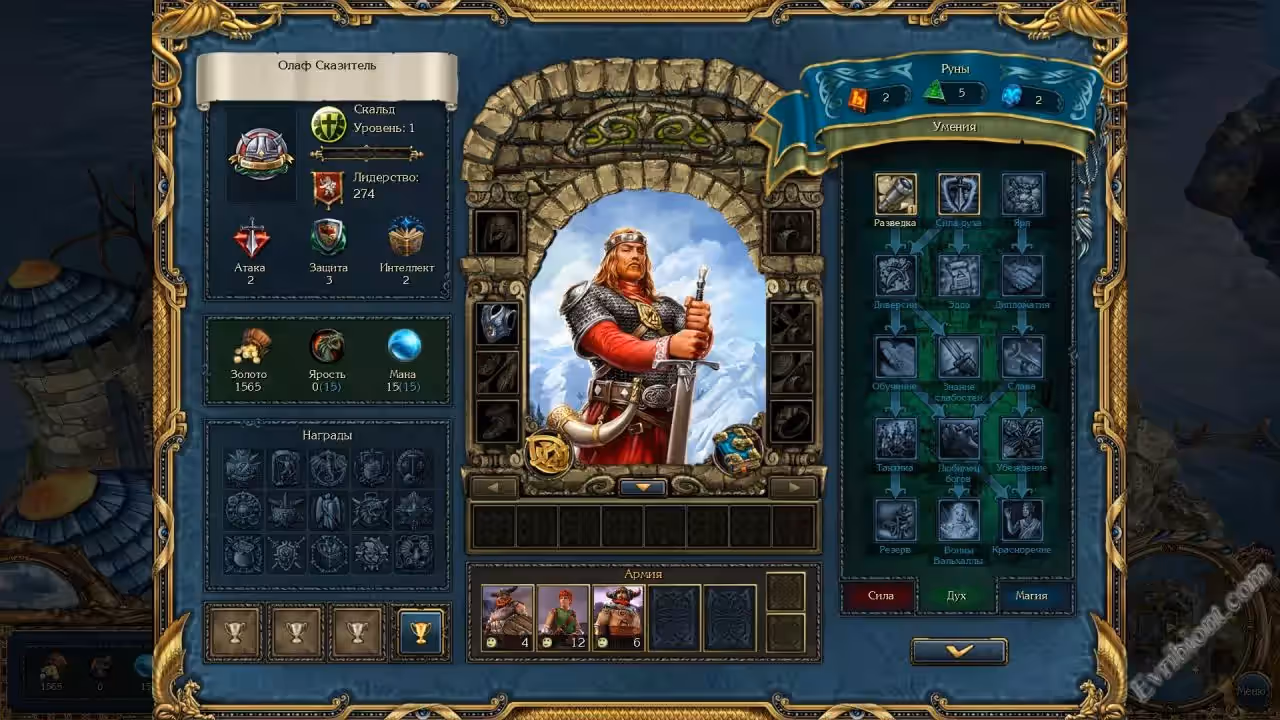The image size is (1280, 720).
Task: Pick the Знание слабостей skill
Action: point(959,358)
